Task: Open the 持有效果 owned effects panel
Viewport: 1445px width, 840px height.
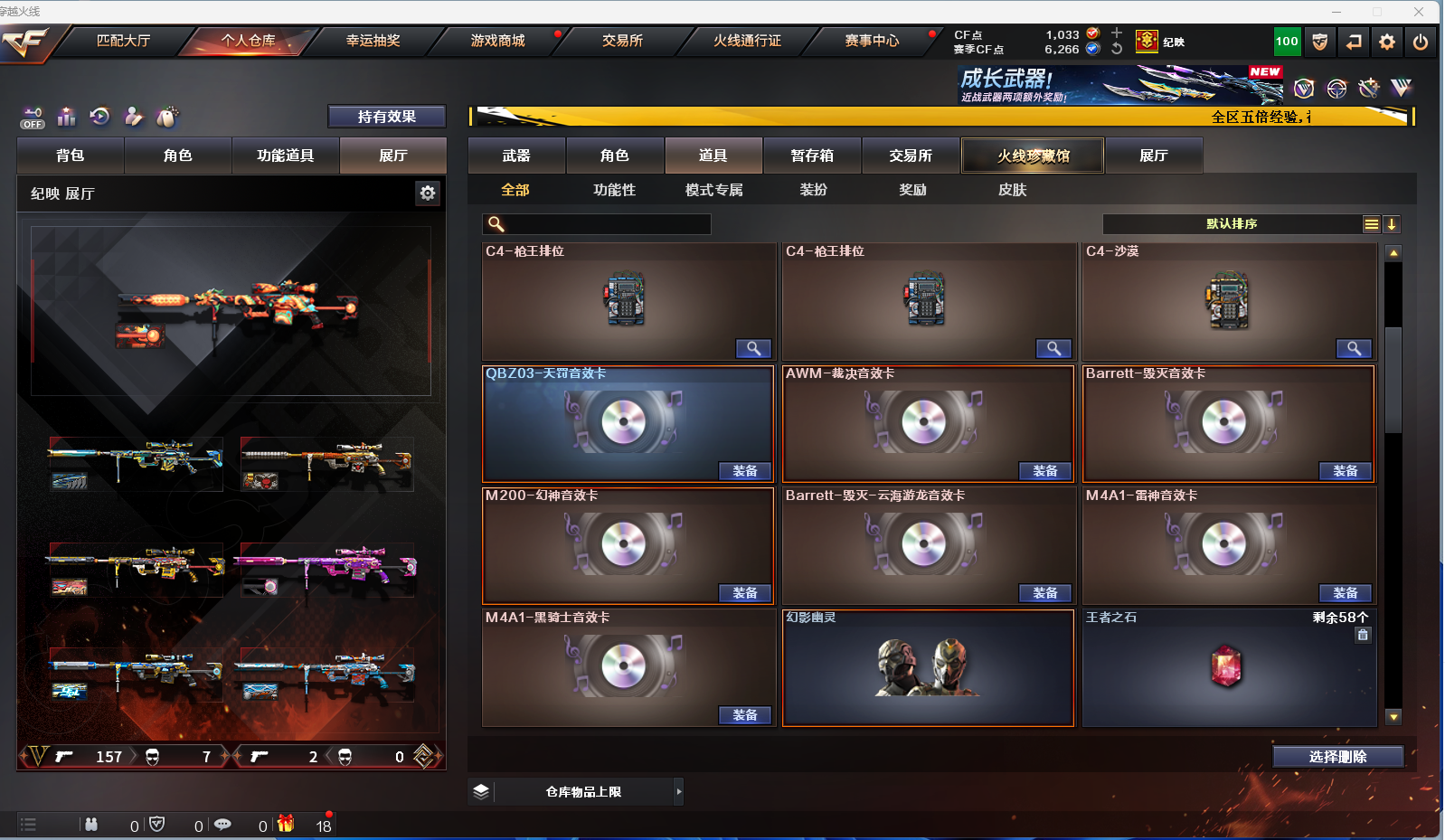Action: coord(386,117)
